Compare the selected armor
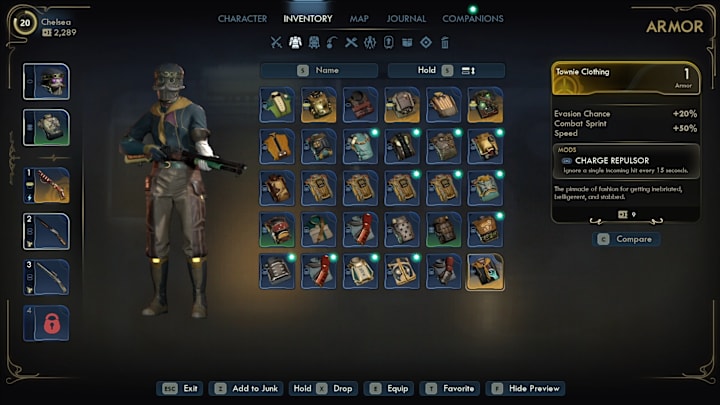This screenshot has height=405, width=720. [625, 239]
